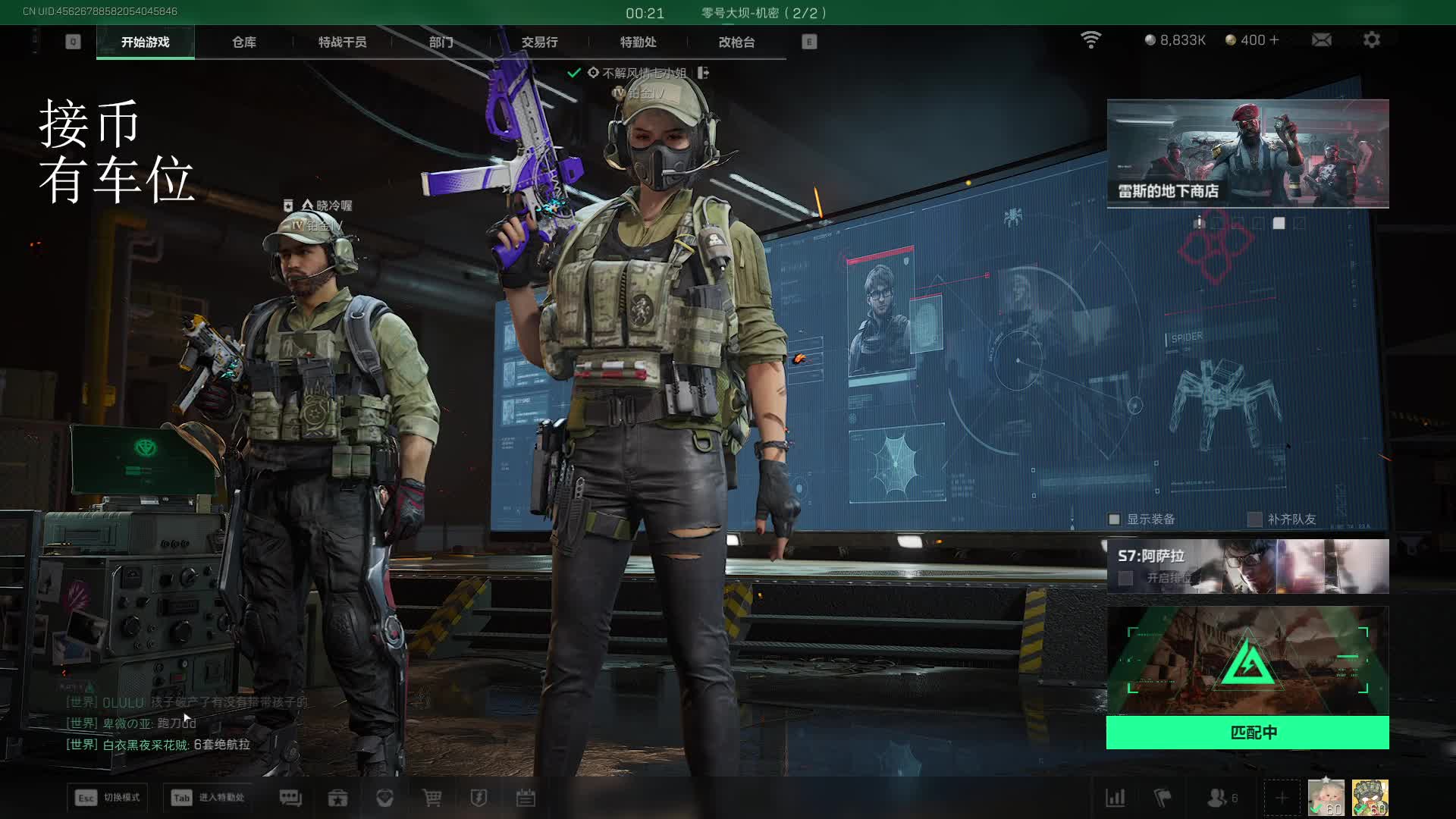Toggle the 显示装备 checkbox
The width and height of the screenshot is (1456, 819).
tap(1114, 519)
